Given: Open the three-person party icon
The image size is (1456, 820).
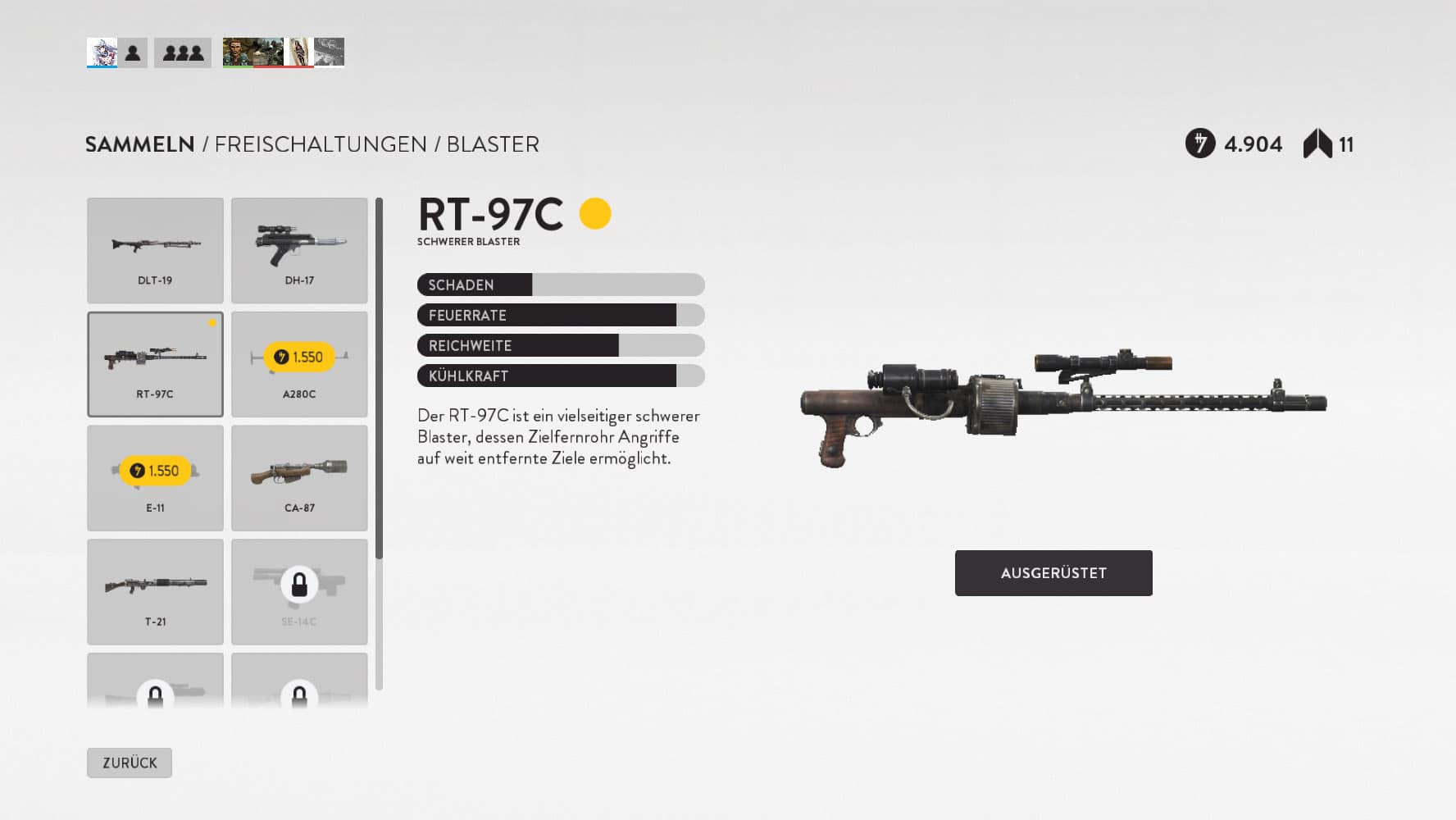Looking at the screenshot, I should (x=183, y=53).
